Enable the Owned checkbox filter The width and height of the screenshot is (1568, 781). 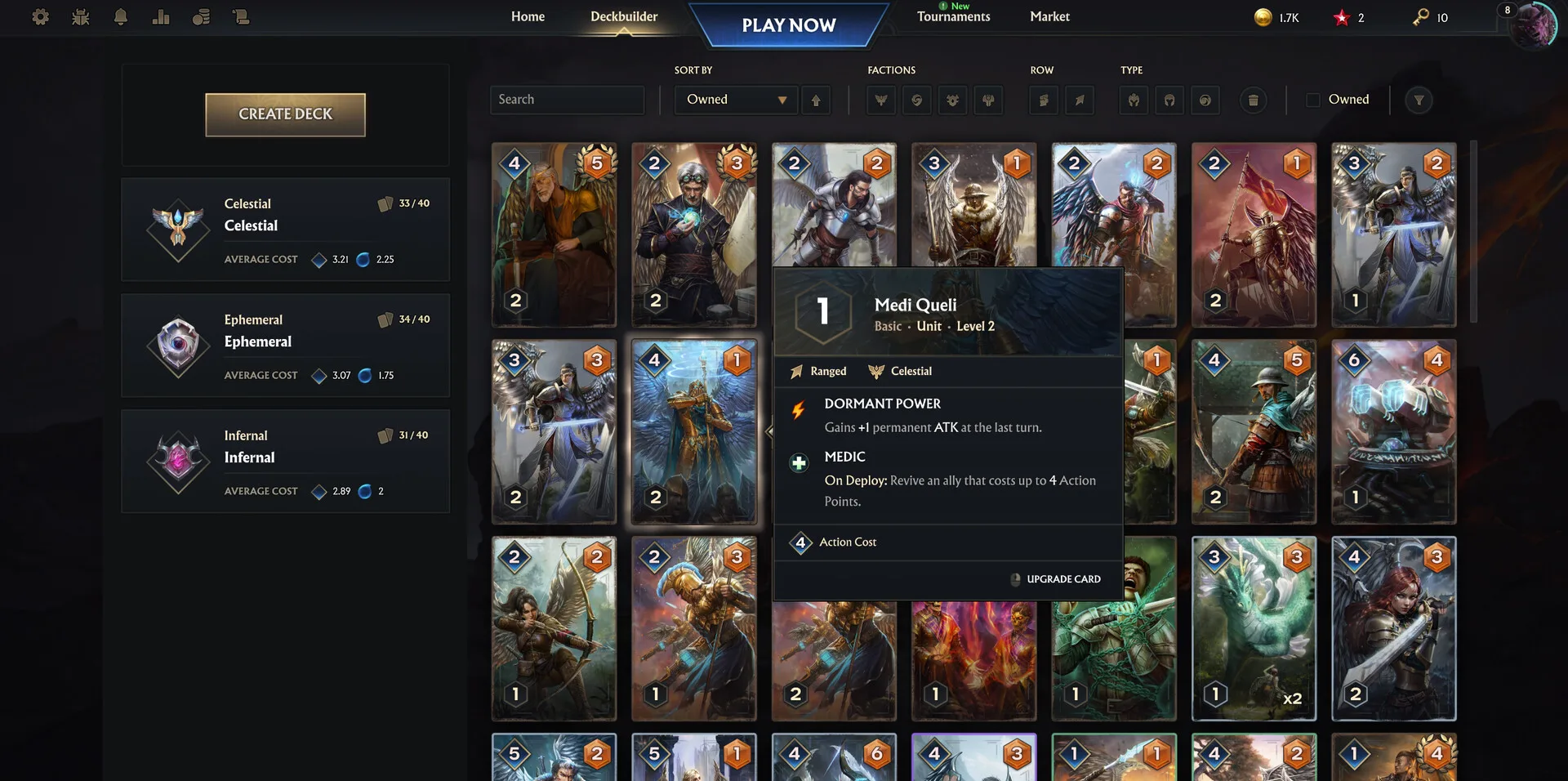(1313, 99)
